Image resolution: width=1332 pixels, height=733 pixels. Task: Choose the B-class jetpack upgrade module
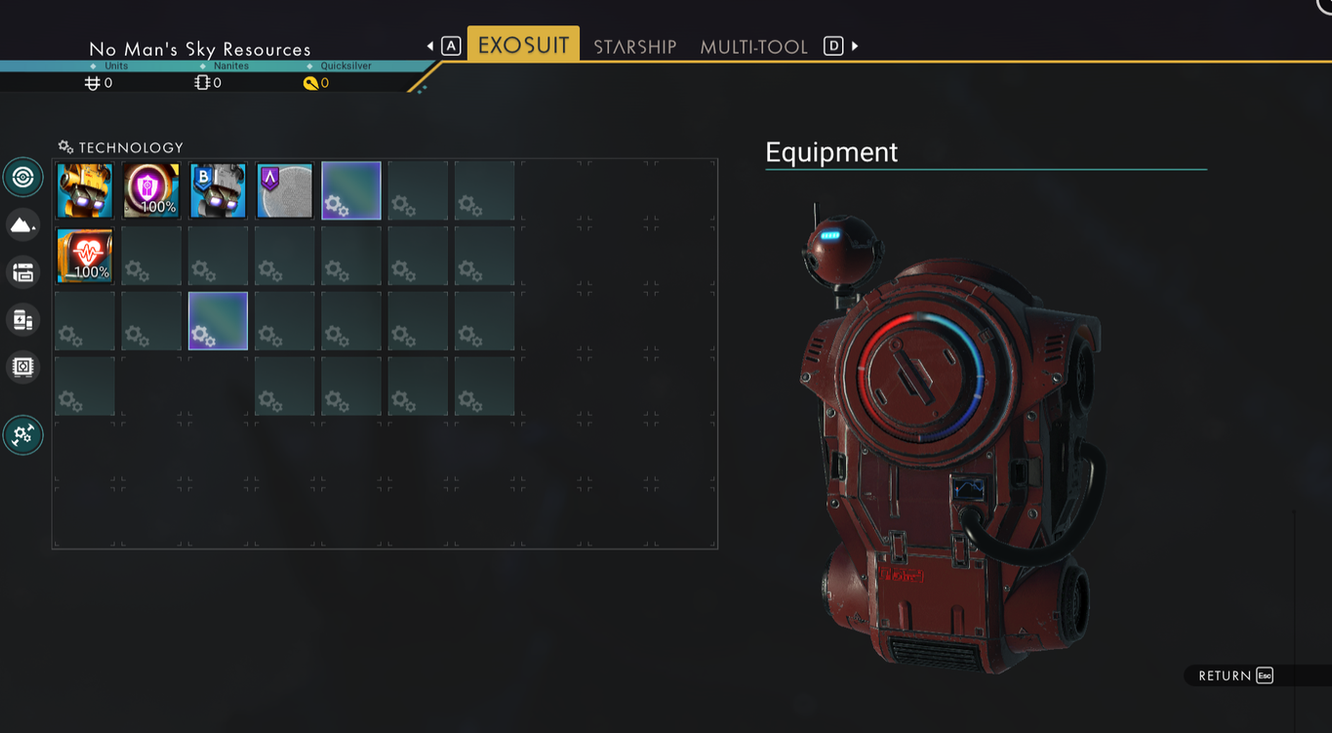tap(218, 190)
